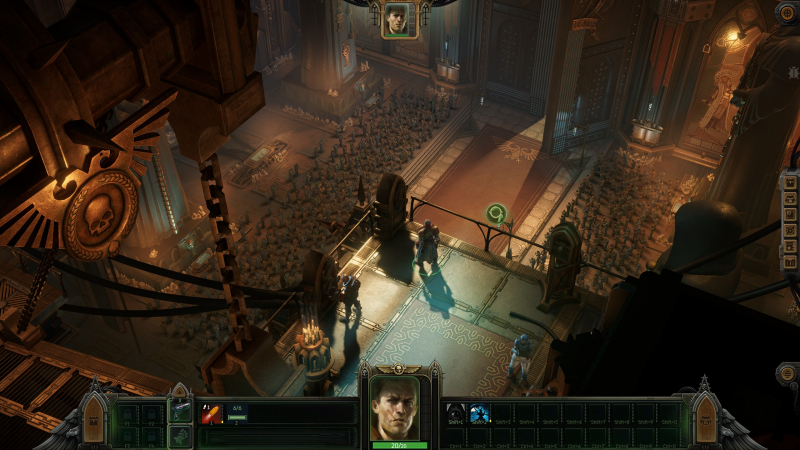
Task: Activate the red weapon attack ability
Action: (212, 414)
